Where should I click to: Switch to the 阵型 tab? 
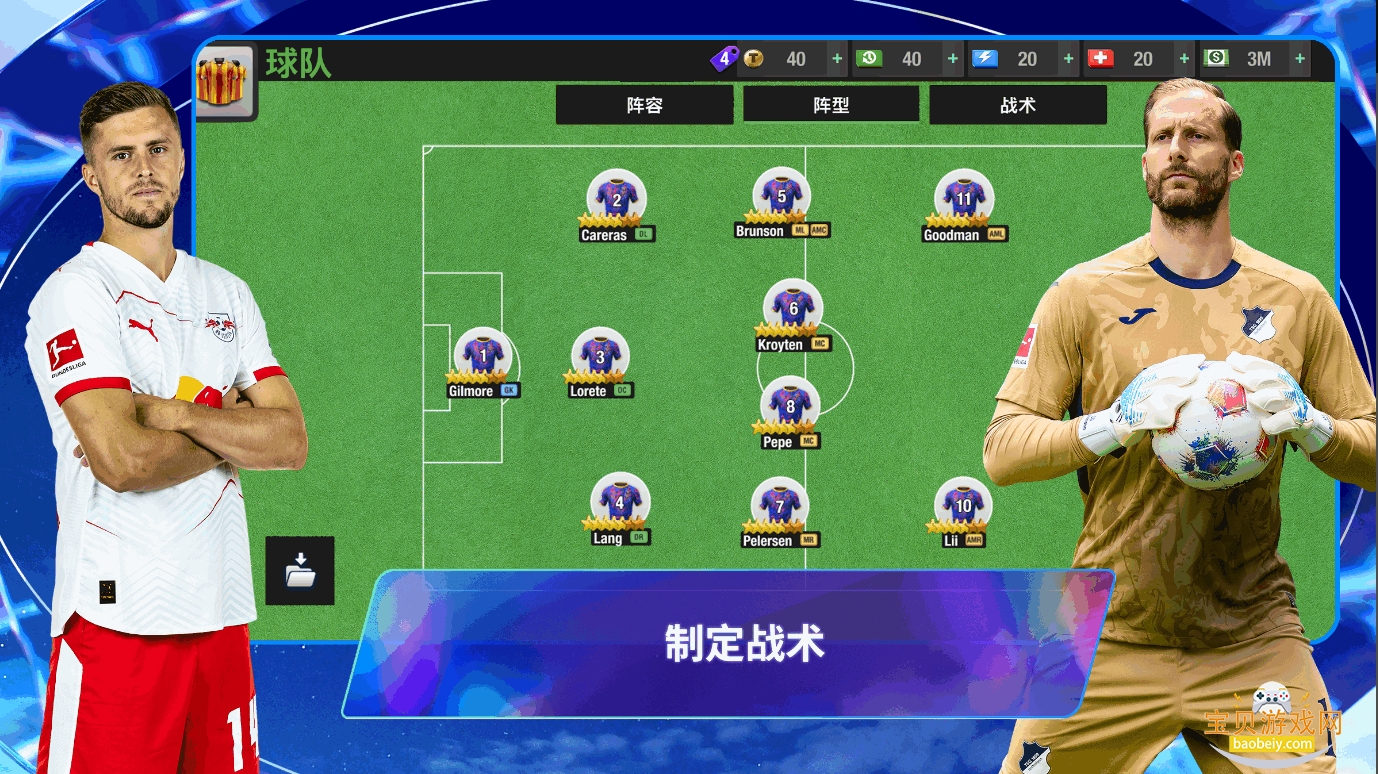[831, 104]
